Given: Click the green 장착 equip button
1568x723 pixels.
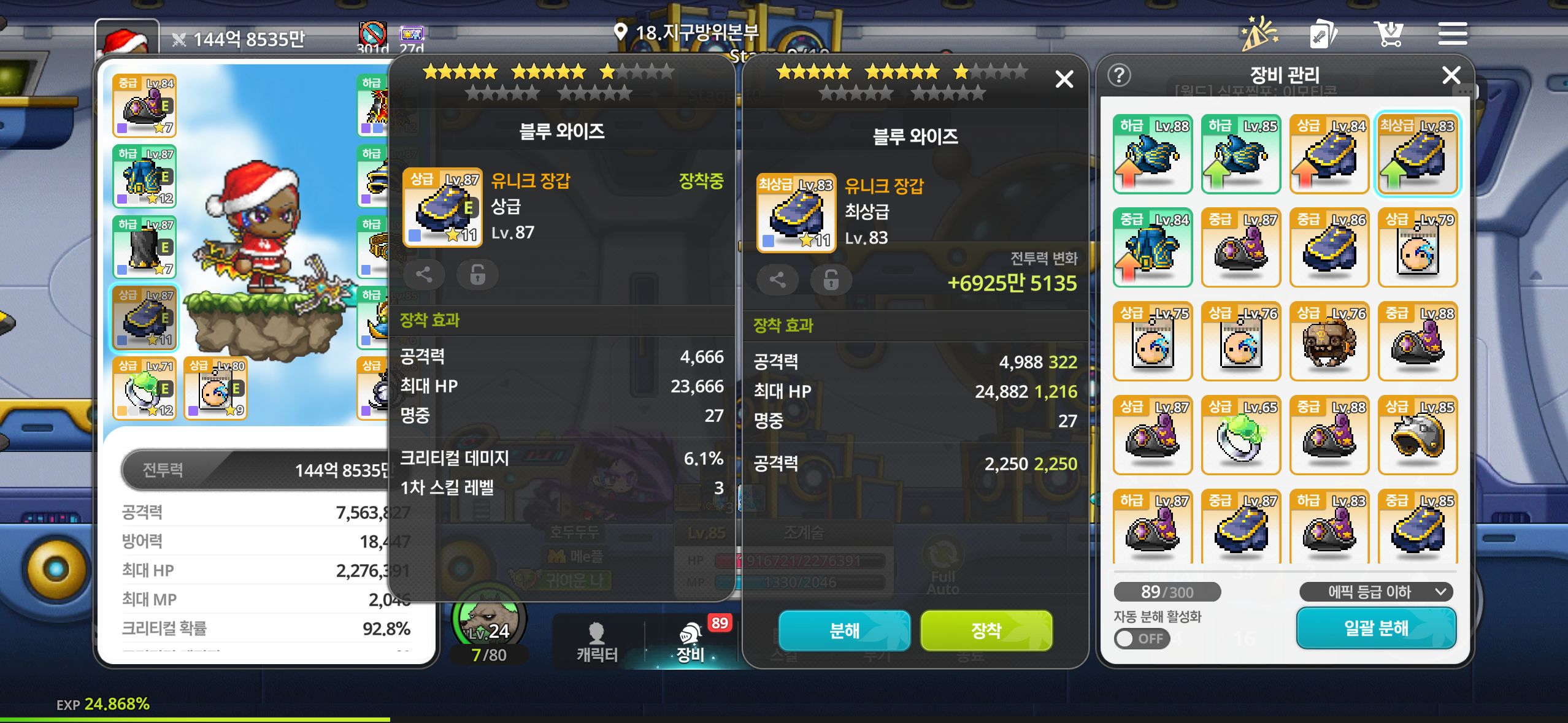Looking at the screenshot, I should coord(986,630).
